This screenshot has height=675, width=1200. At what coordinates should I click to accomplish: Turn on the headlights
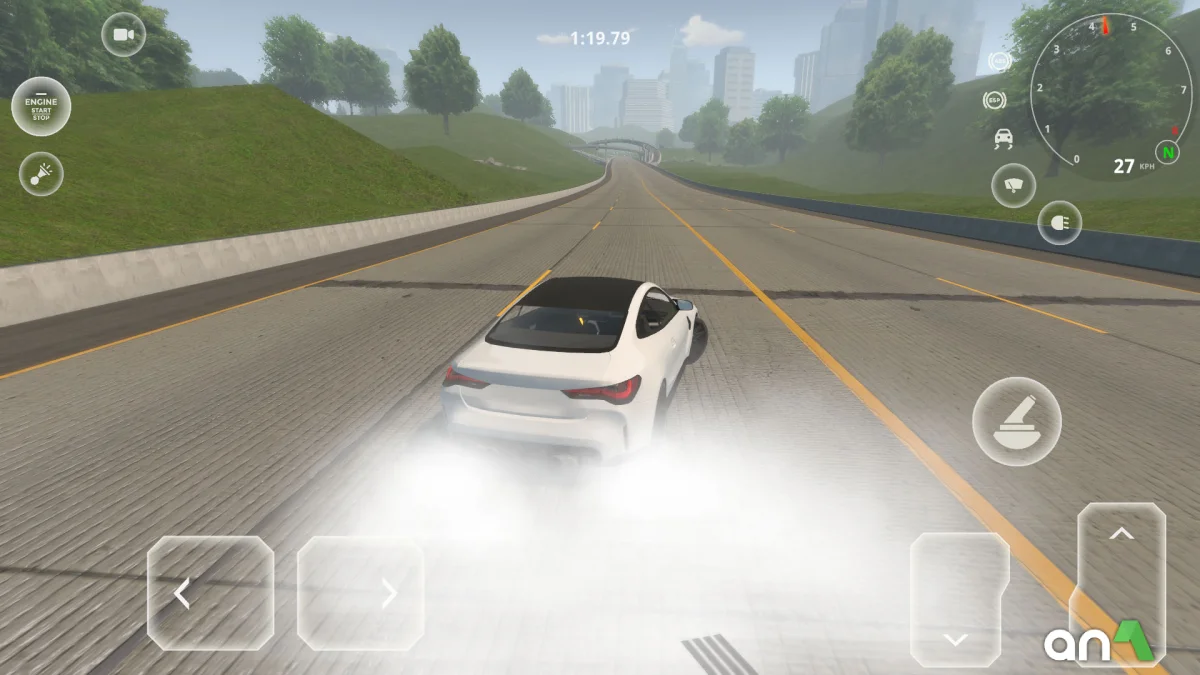pyautogui.click(x=1059, y=222)
